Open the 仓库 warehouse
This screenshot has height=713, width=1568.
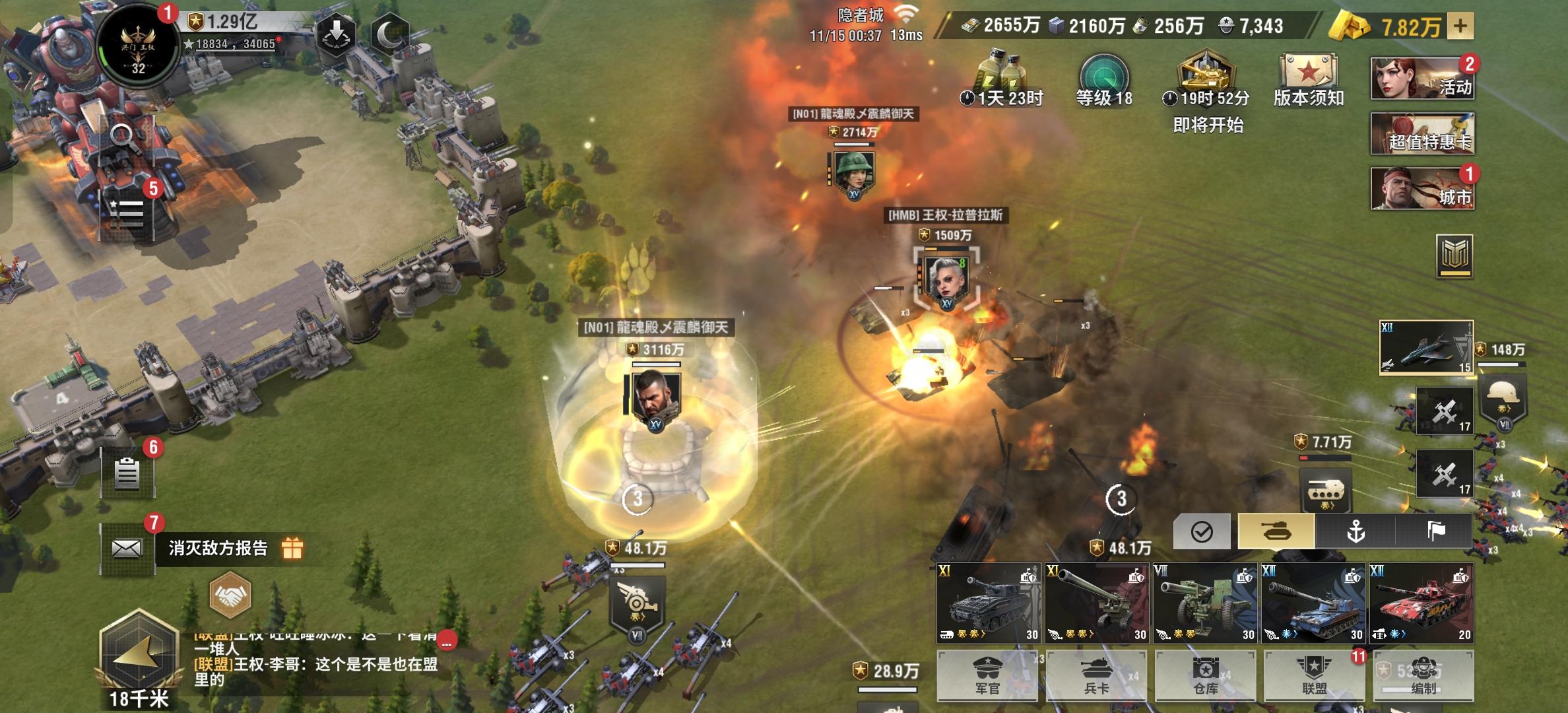pyautogui.click(x=1205, y=675)
